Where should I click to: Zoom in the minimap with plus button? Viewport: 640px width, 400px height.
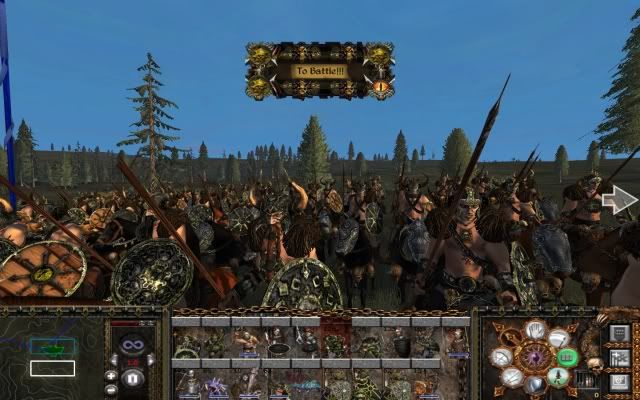112,376
